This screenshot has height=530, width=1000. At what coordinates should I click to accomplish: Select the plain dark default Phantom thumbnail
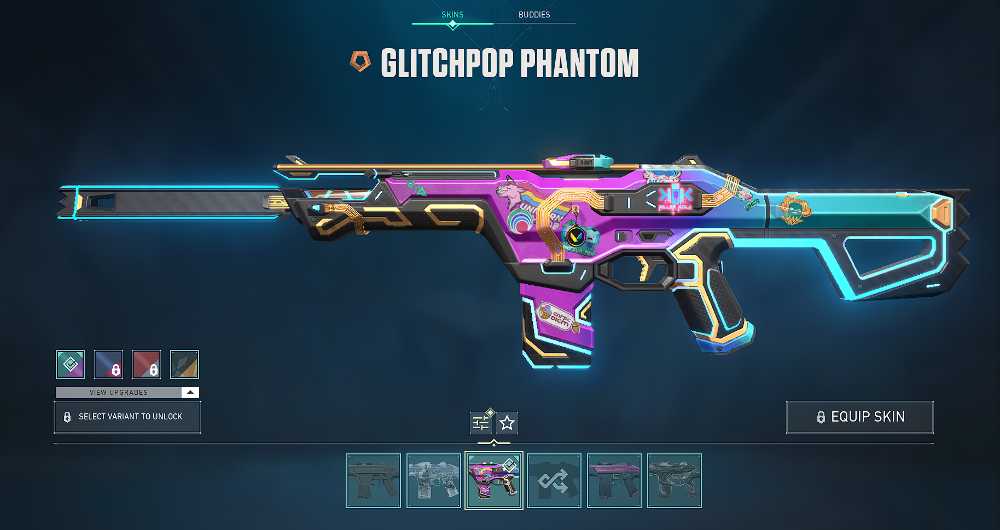374,480
